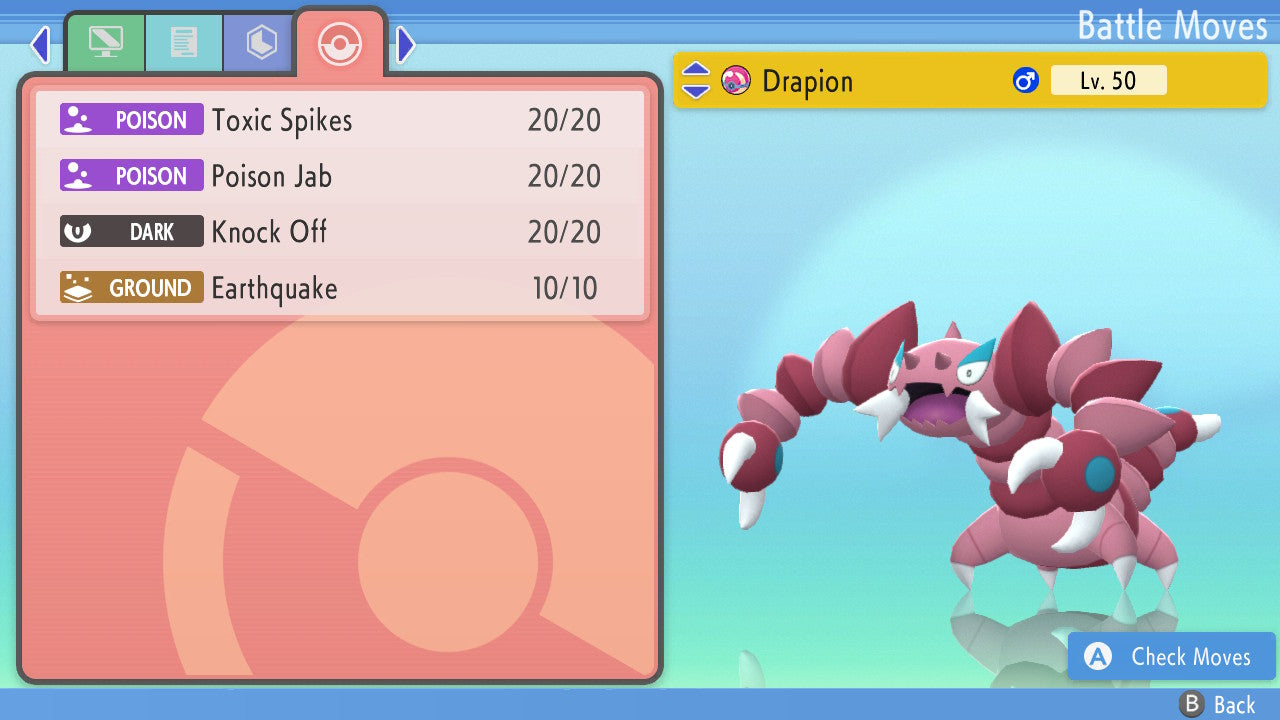
Task: Click the Poison type icon beside Poison Jab
Action: click(x=131, y=175)
